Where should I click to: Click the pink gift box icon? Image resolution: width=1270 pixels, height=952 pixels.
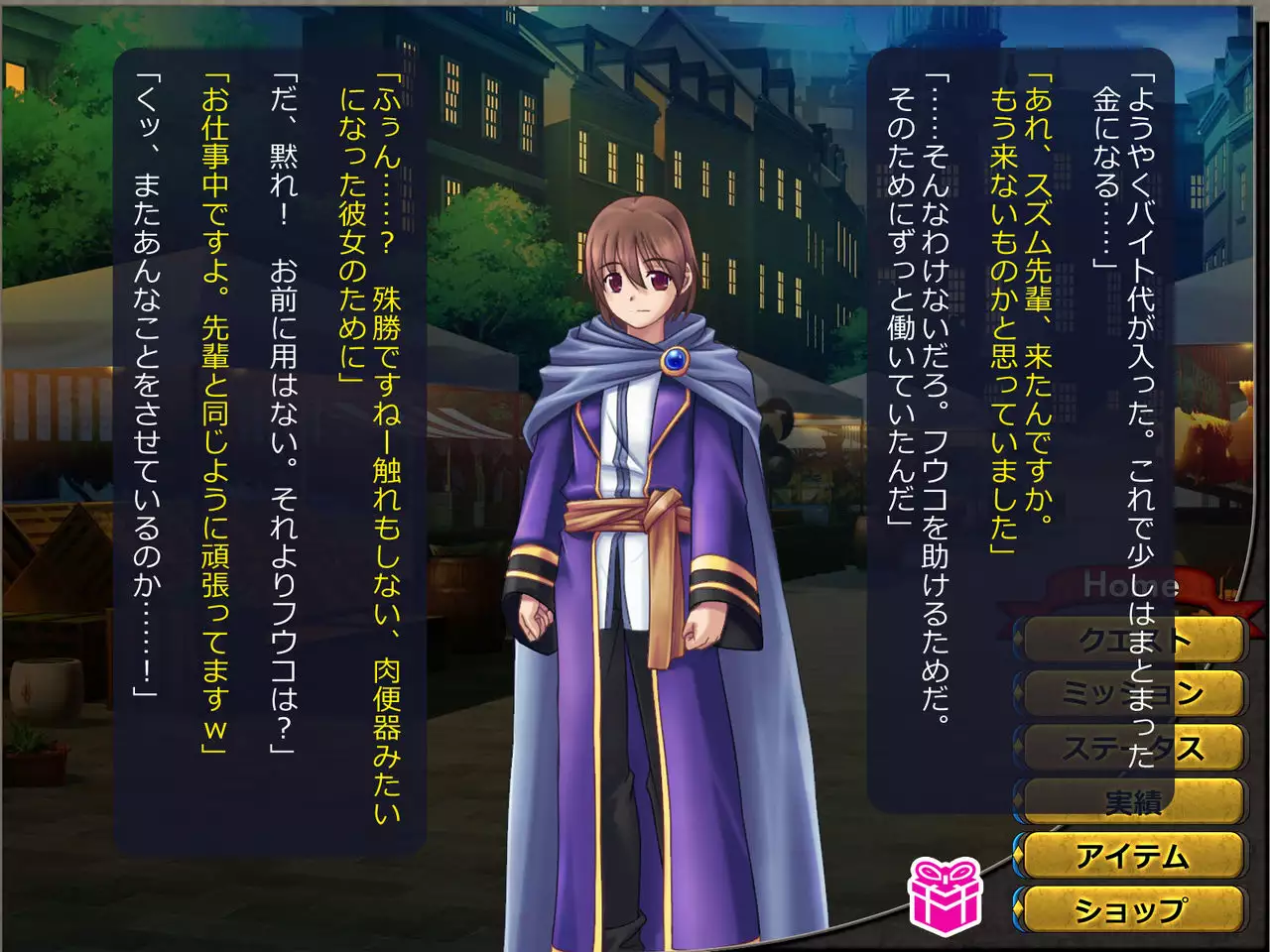(945, 895)
